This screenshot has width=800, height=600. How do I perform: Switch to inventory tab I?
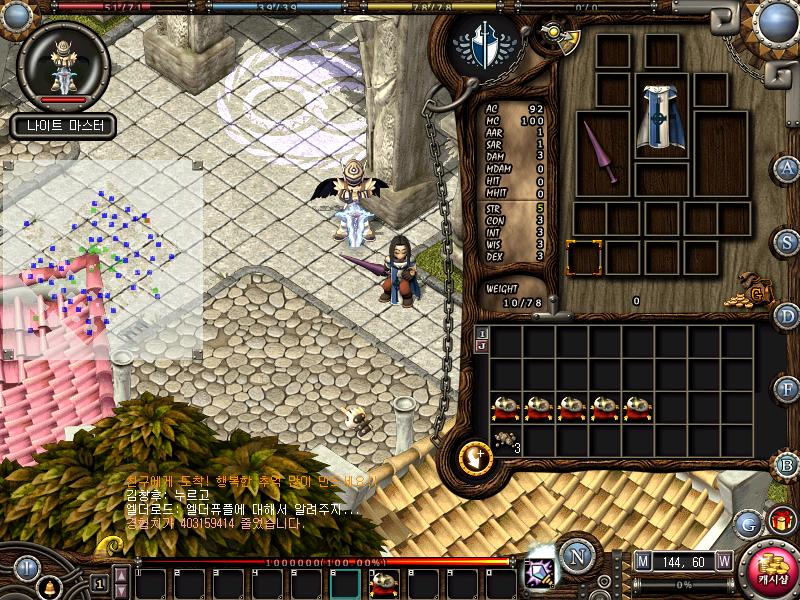[x=482, y=333]
